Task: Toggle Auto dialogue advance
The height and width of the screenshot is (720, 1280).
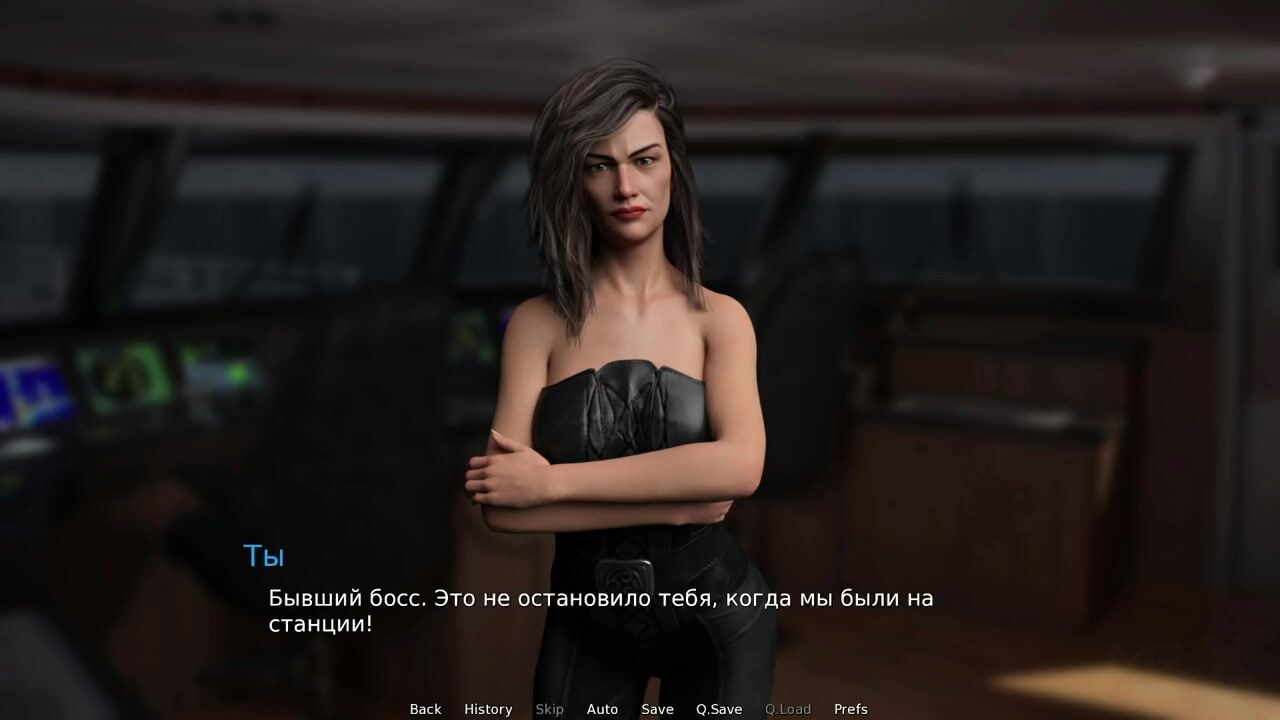Action: 602,709
